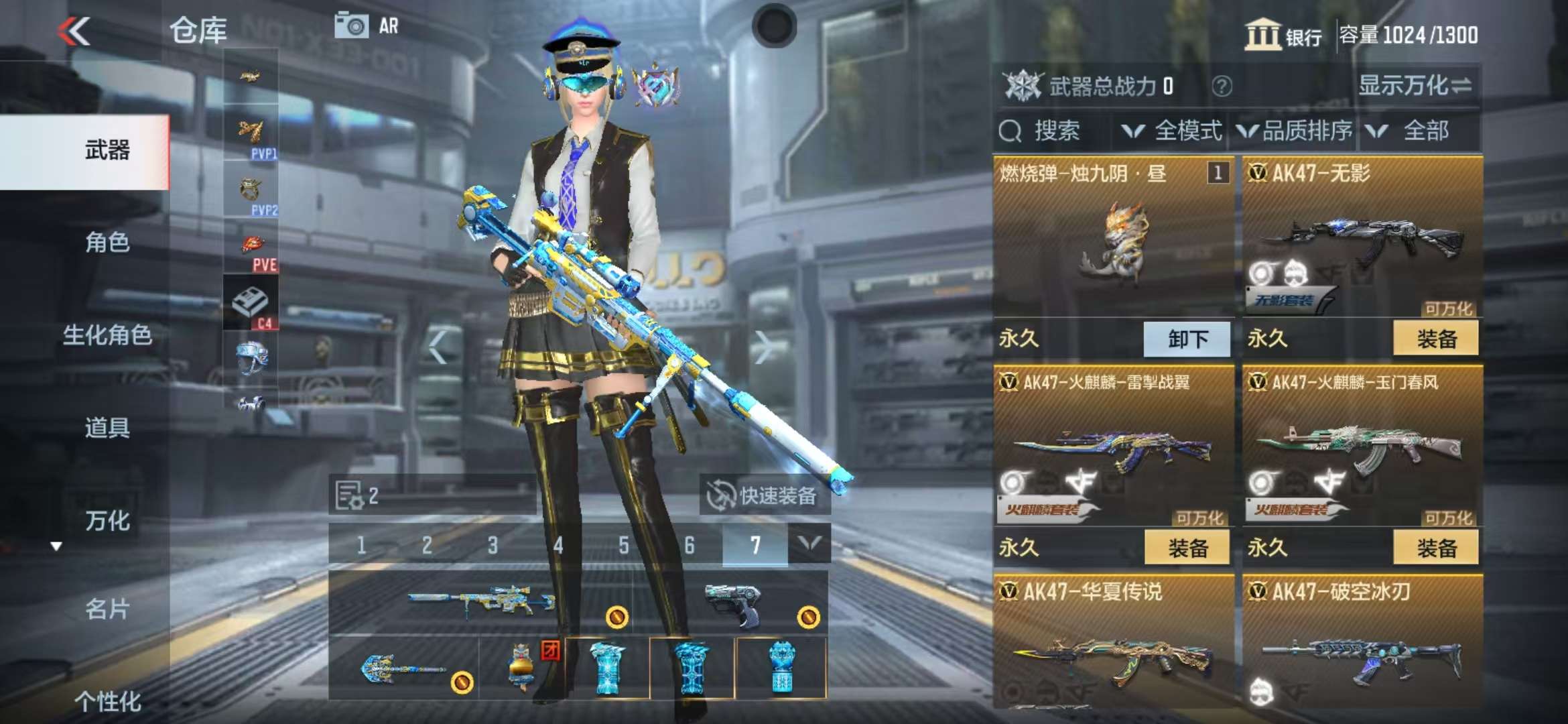Image resolution: width=1568 pixels, height=724 pixels.
Task: Equip the AK47-无影 rifle
Action: click(1435, 339)
